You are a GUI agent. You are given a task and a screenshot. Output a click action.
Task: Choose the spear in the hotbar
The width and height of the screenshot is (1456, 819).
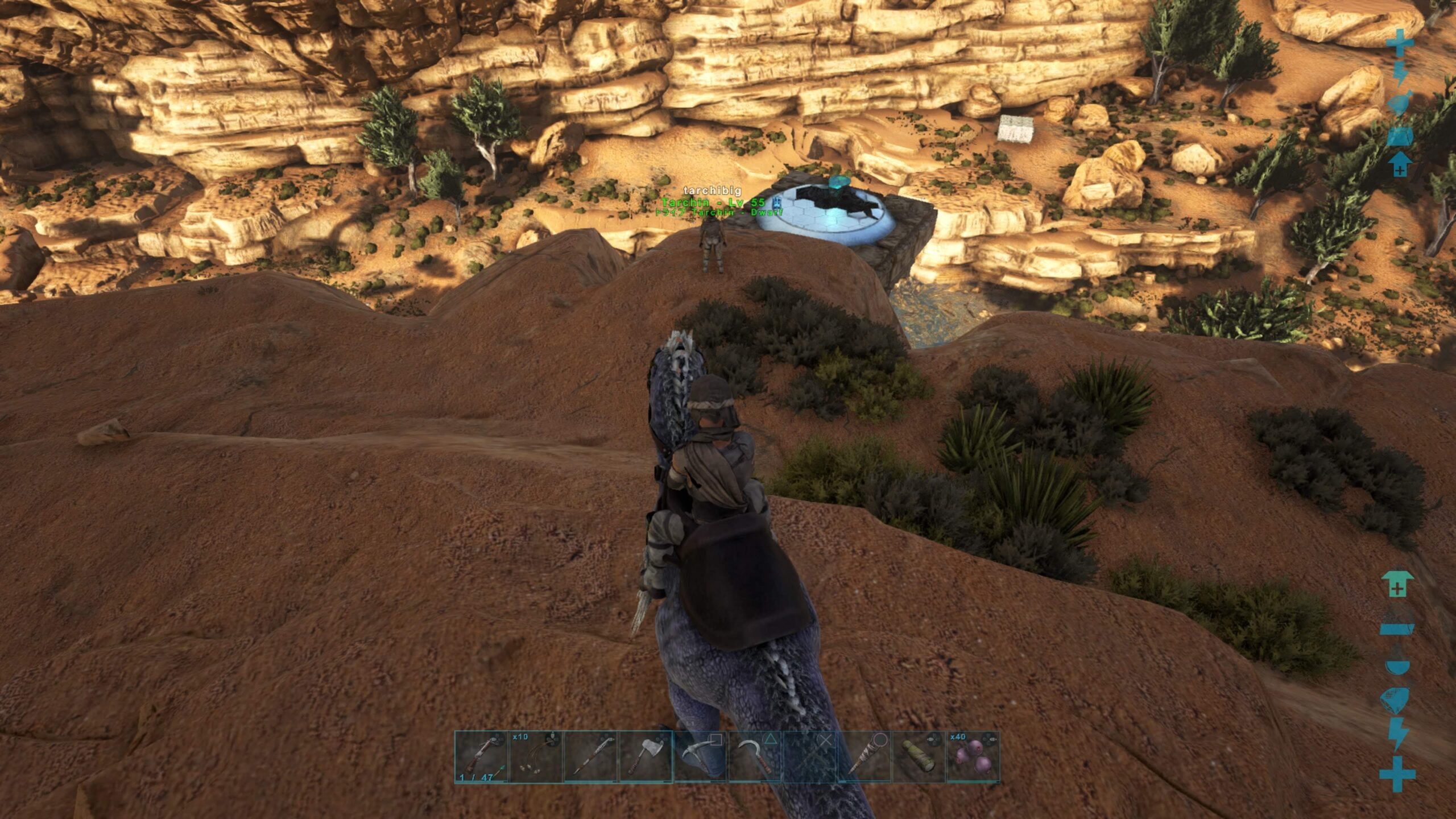pyautogui.click(x=591, y=758)
